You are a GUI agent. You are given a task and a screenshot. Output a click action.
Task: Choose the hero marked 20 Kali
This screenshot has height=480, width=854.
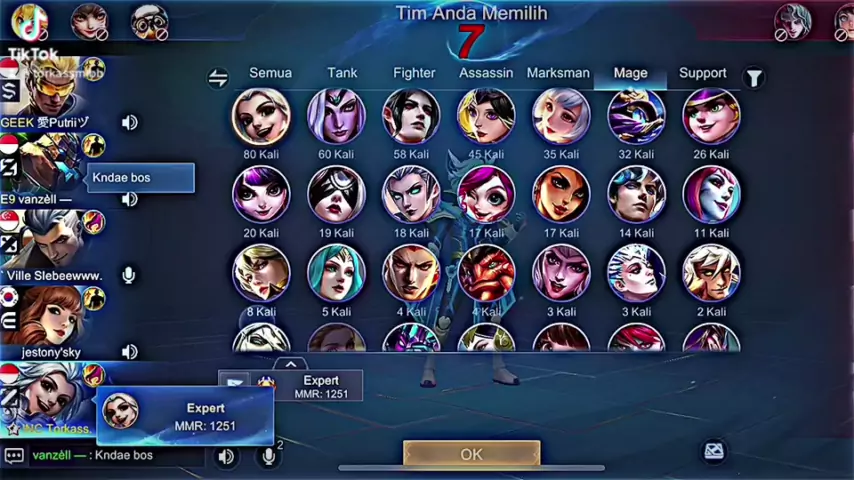tap(261, 194)
